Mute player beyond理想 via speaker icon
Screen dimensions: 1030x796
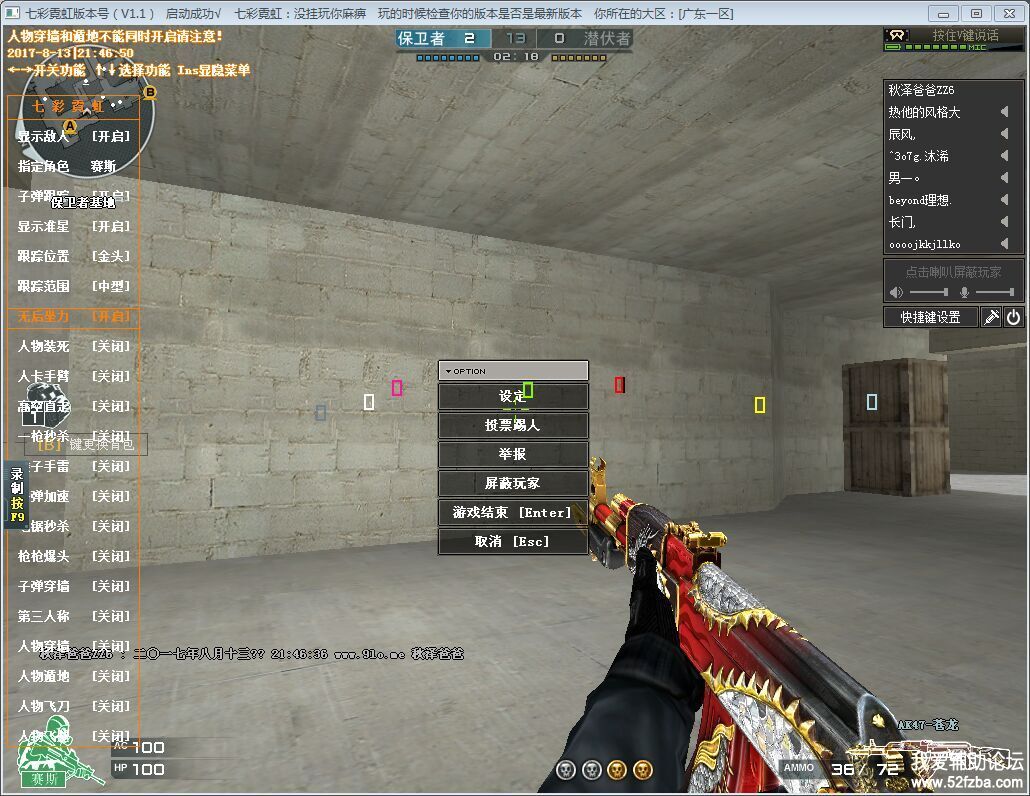click(1004, 200)
